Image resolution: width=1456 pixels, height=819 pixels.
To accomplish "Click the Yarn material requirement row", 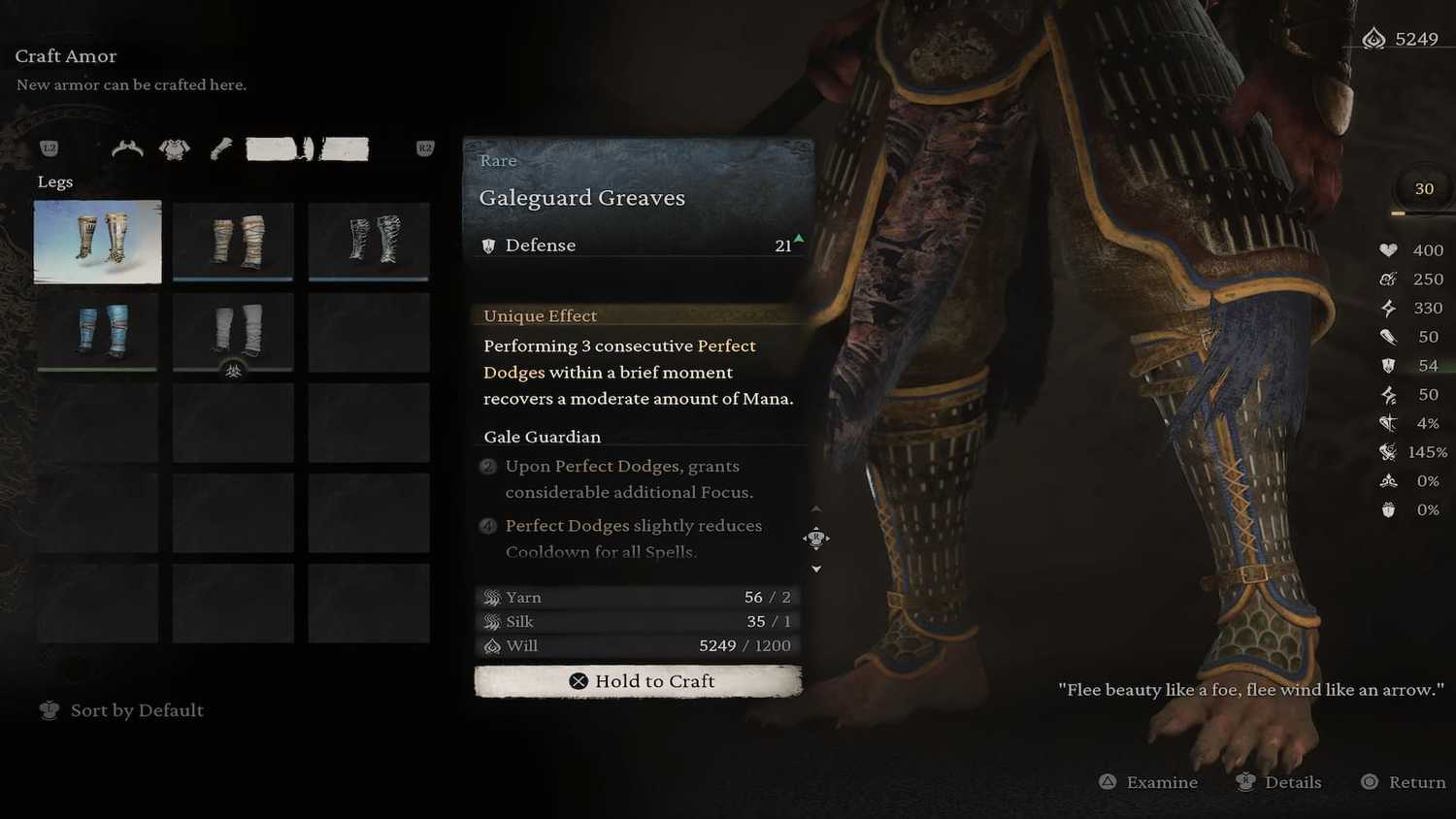I will click(x=638, y=597).
